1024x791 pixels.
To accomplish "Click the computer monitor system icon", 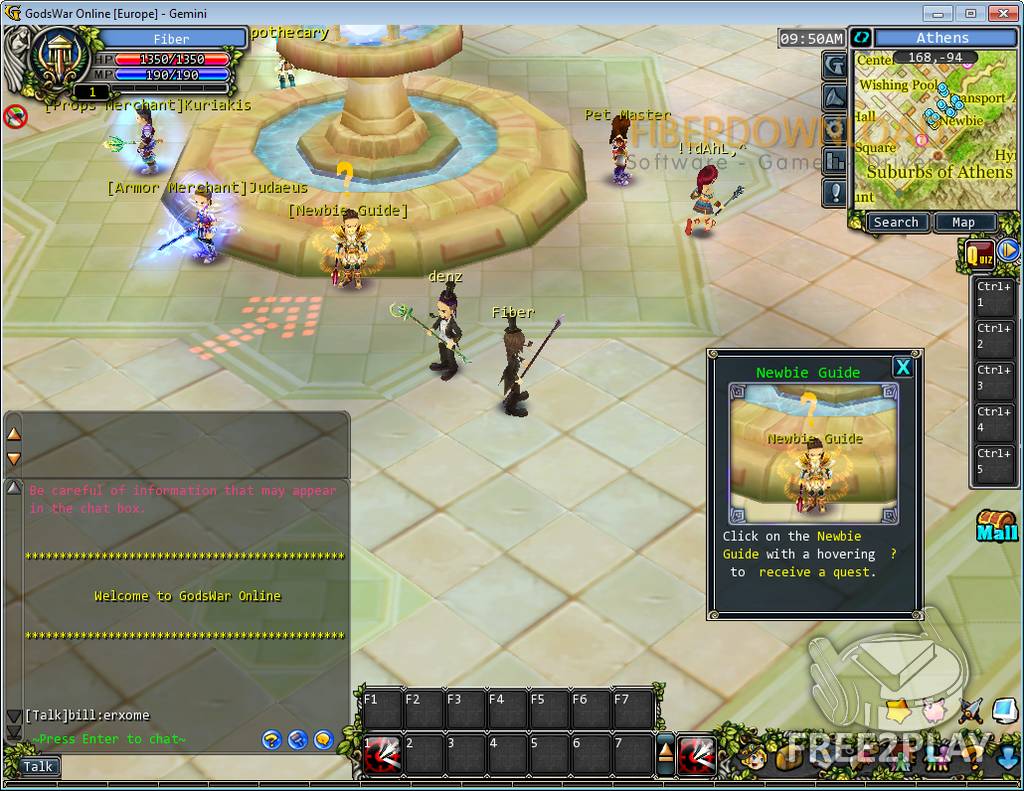I will click(1003, 711).
